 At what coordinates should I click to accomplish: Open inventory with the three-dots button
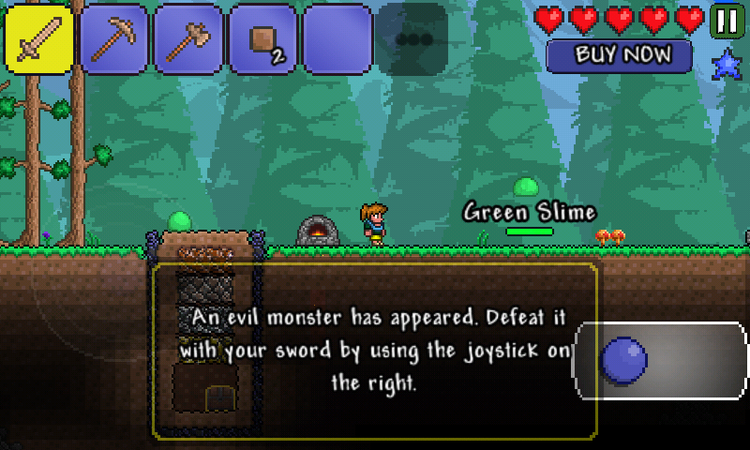click(411, 40)
